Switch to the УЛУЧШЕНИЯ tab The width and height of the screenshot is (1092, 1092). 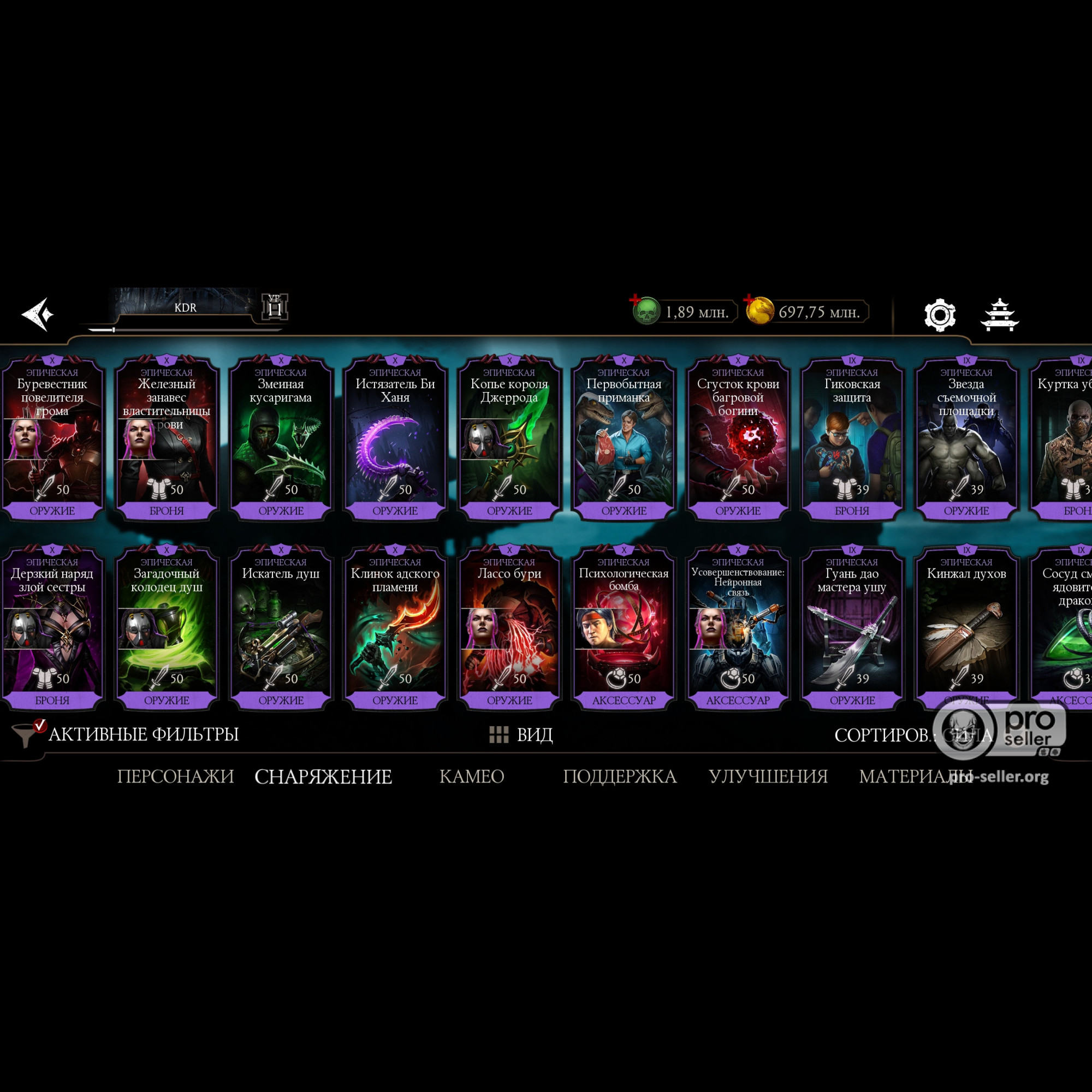(768, 776)
